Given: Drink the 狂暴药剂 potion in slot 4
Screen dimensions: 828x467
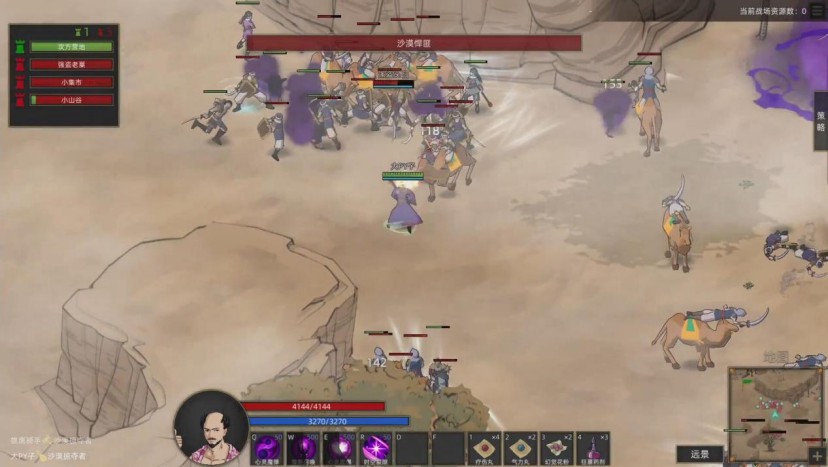Looking at the screenshot, I should pos(593,449).
